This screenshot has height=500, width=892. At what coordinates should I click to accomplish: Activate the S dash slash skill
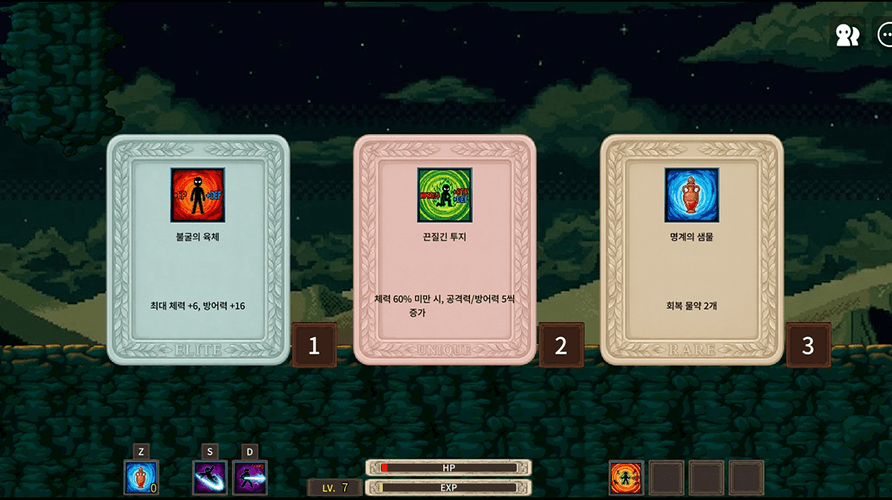(210, 477)
